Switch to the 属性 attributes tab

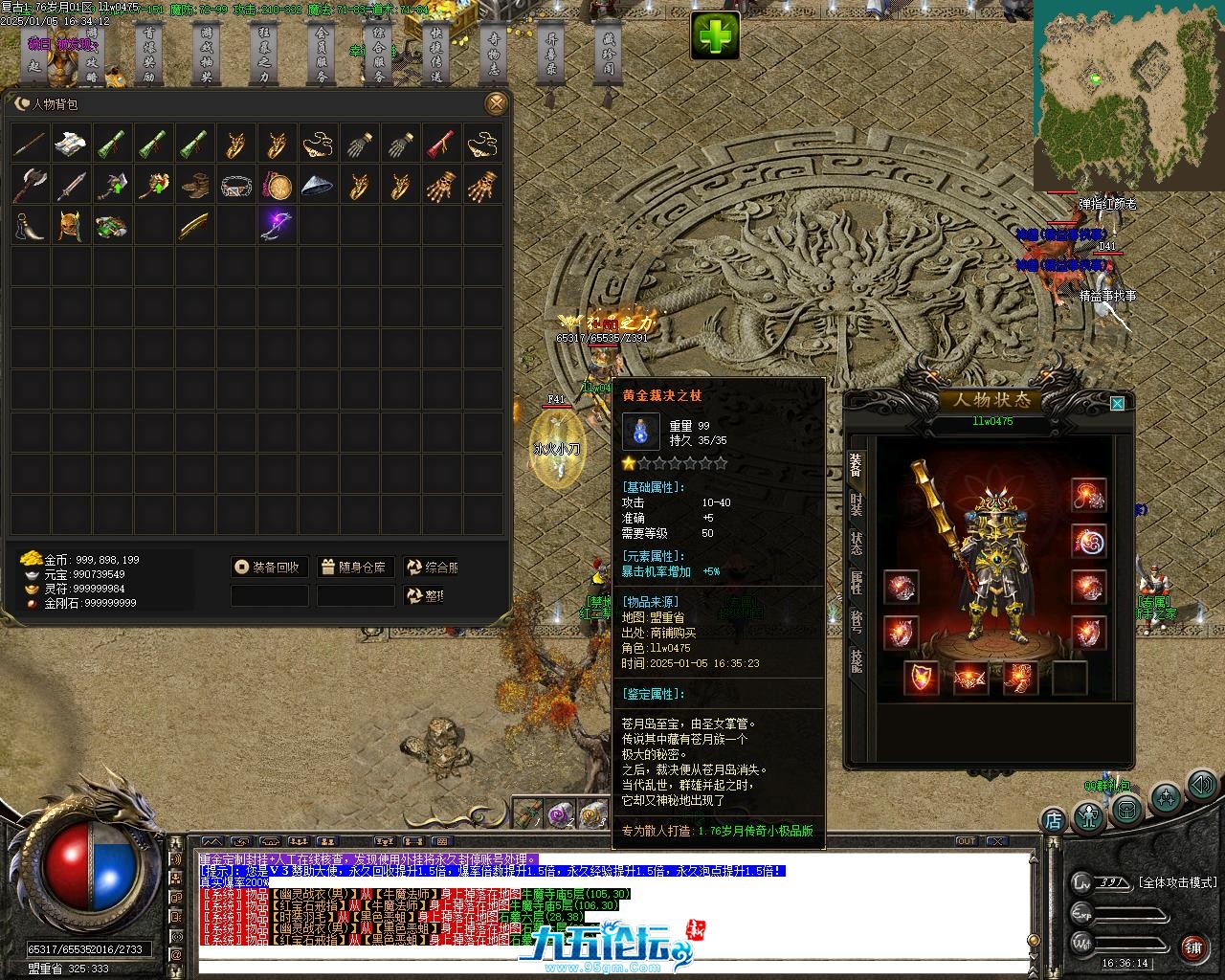tap(857, 583)
